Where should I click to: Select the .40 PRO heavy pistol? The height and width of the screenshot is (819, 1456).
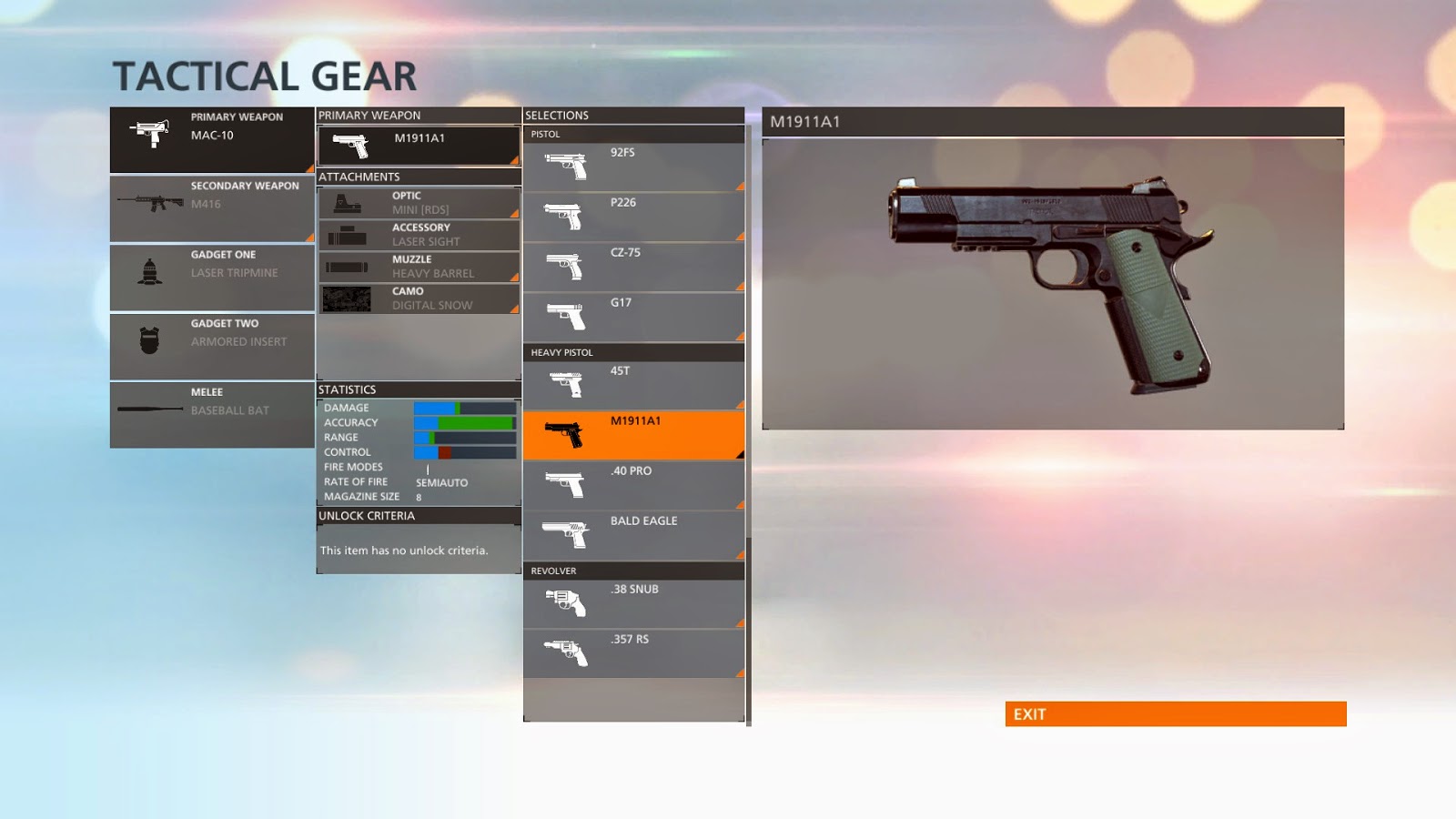pos(633,485)
